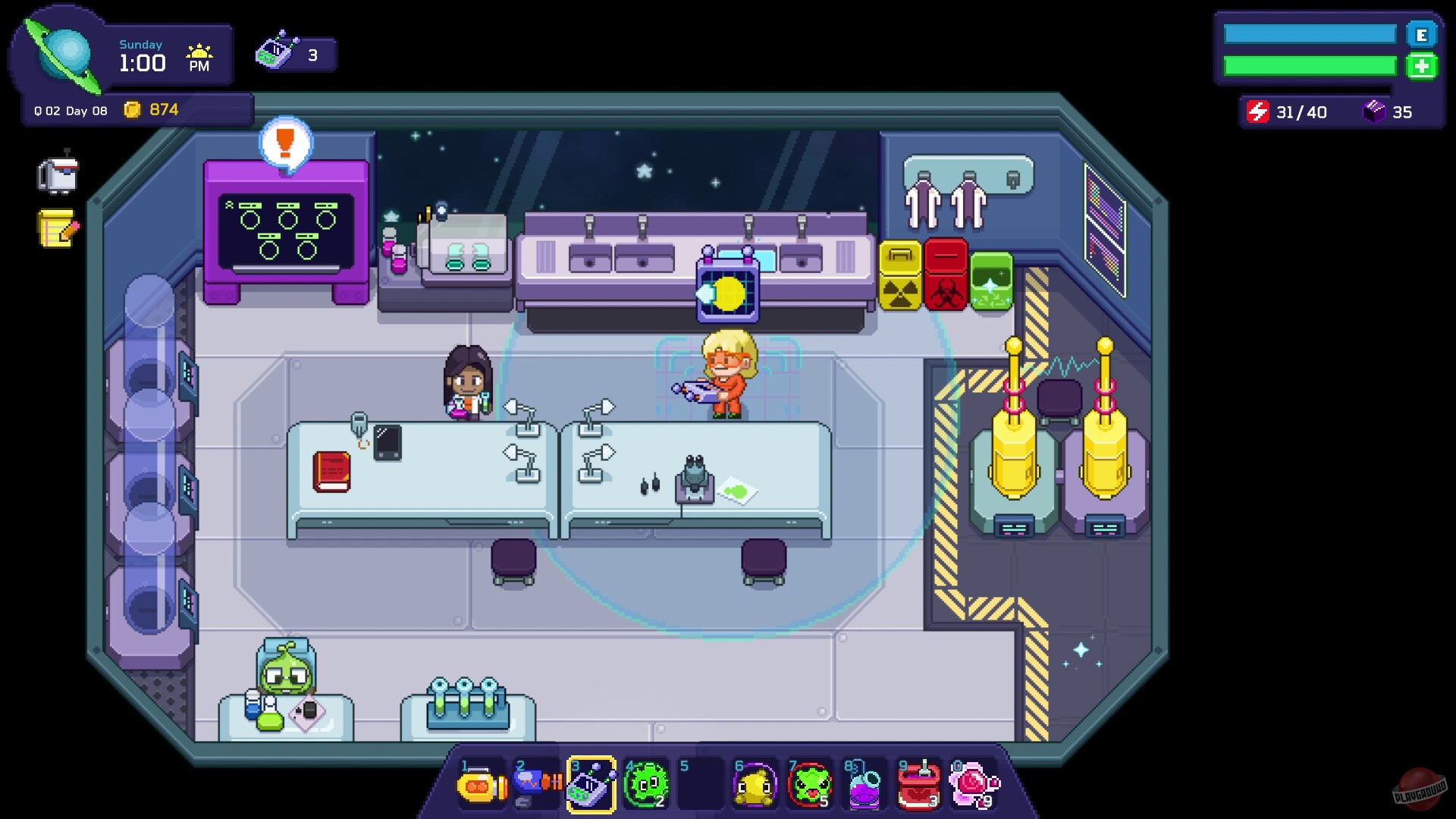The height and width of the screenshot is (819, 1456).
Task: Click the empty hotbar slot 5
Action: tap(701, 786)
